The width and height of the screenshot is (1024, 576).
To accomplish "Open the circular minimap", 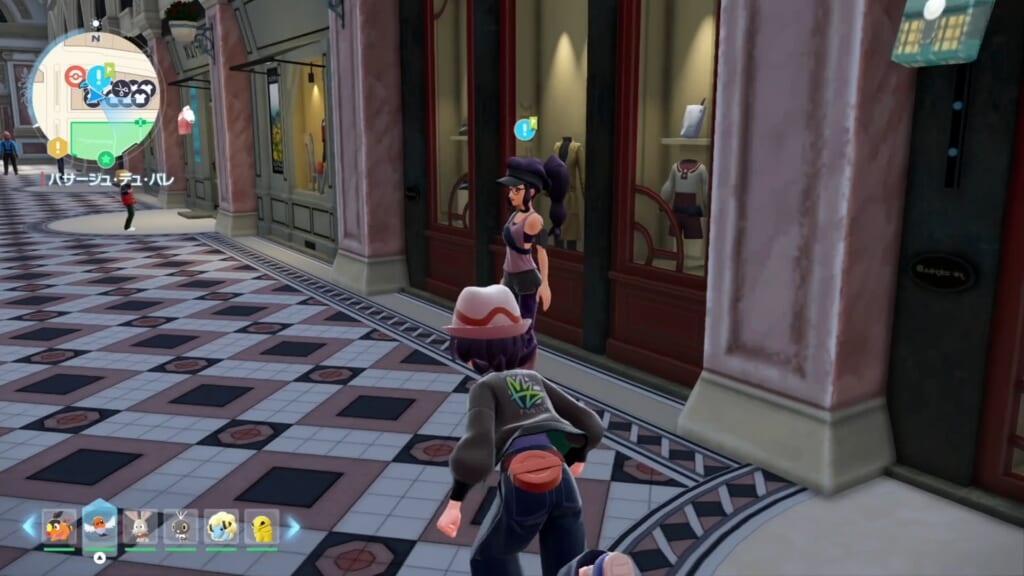I will coord(95,95).
